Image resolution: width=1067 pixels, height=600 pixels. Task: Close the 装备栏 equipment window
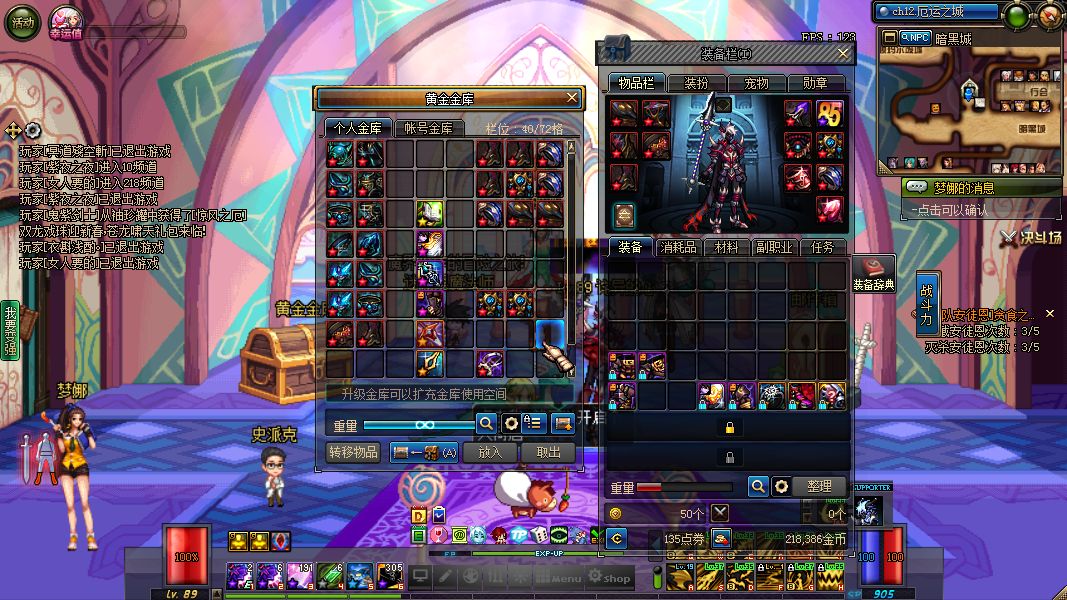(x=843, y=53)
